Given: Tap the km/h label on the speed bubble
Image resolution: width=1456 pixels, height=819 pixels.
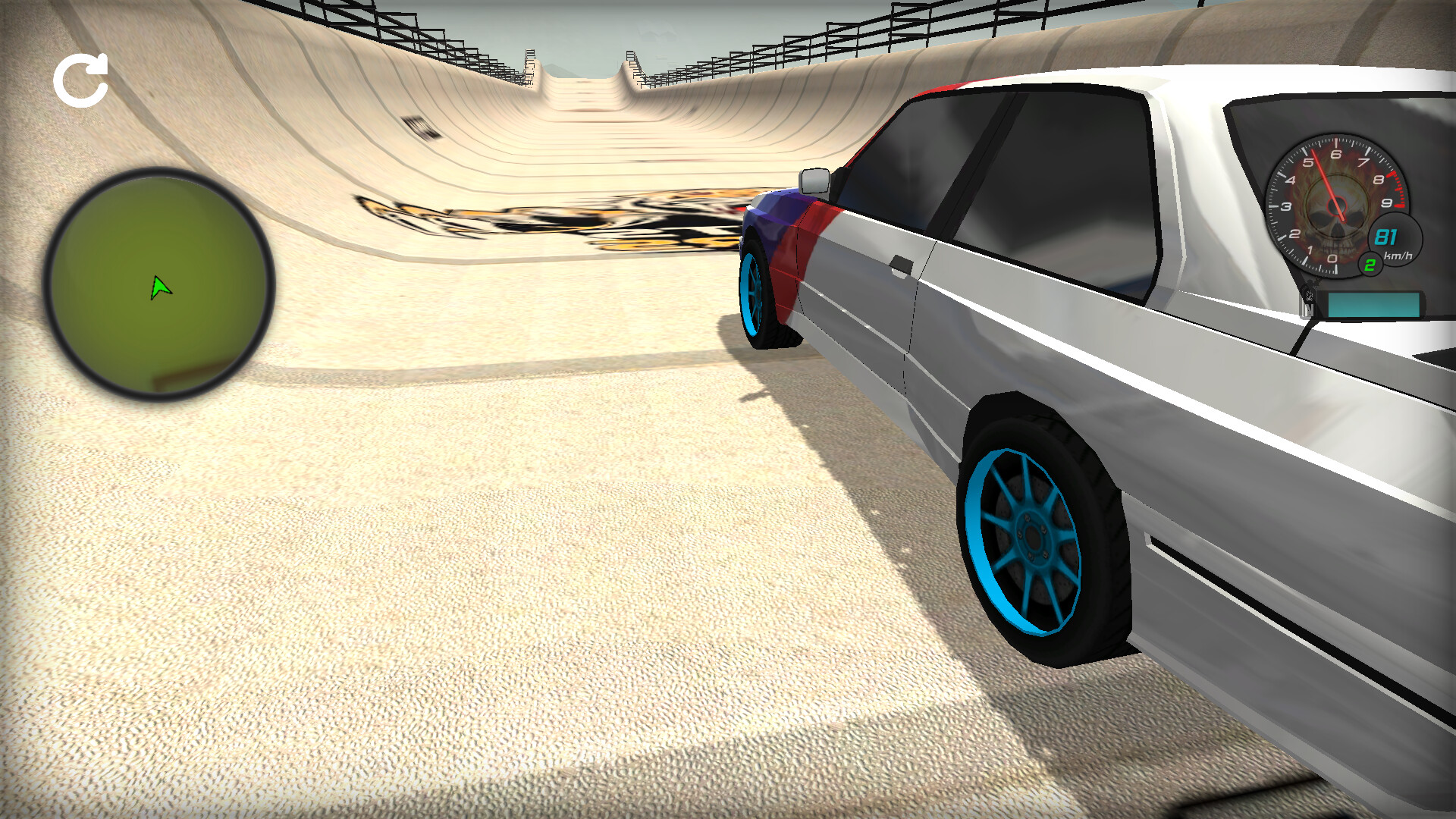Looking at the screenshot, I should [1398, 256].
